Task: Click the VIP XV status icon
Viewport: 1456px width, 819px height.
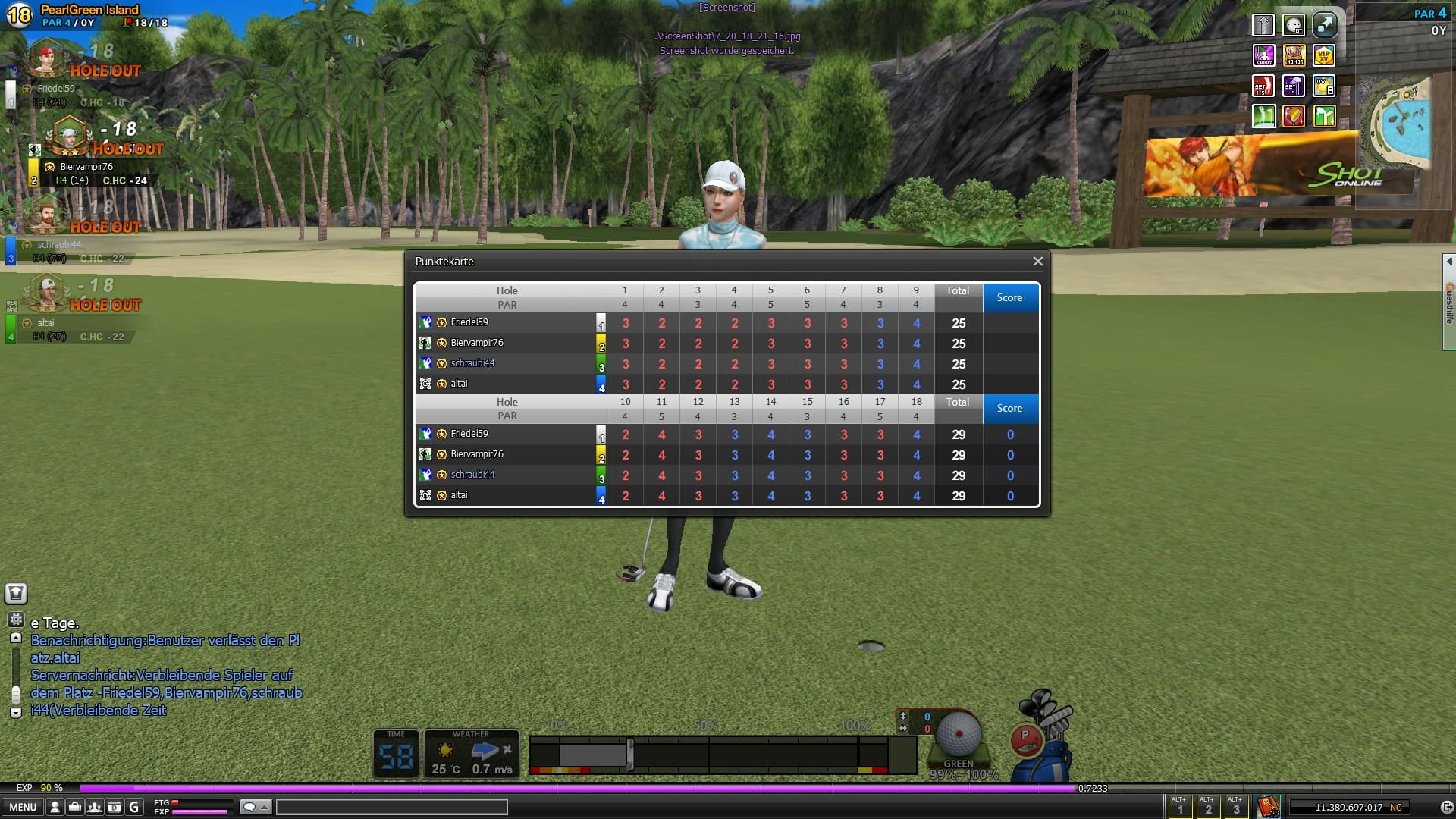Action: (x=1324, y=55)
